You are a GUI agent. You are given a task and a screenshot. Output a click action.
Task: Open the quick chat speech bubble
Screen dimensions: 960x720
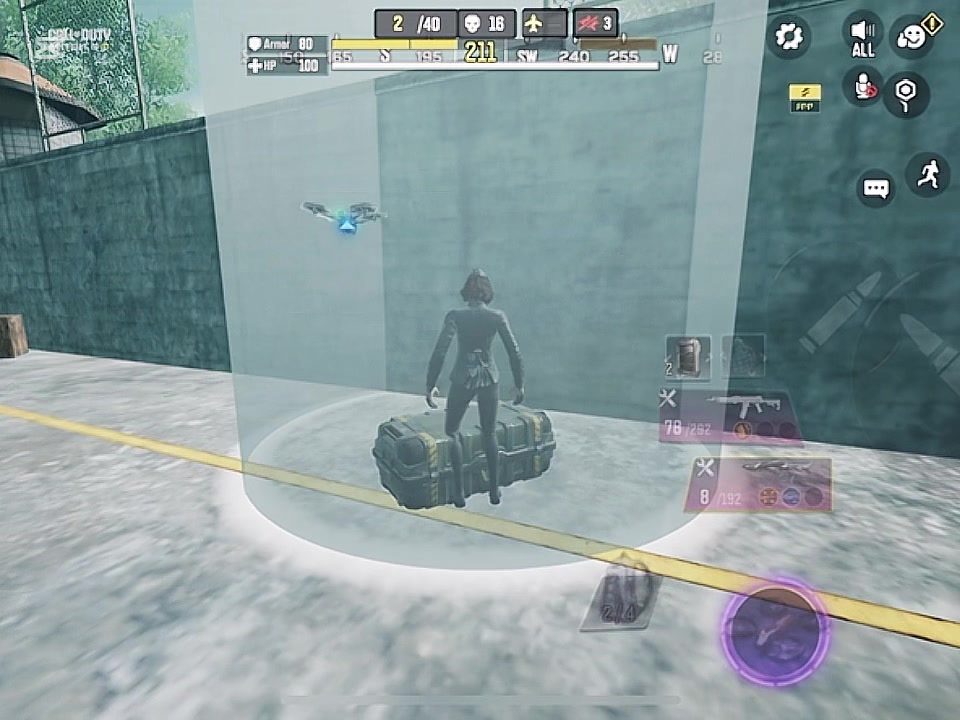[876, 188]
